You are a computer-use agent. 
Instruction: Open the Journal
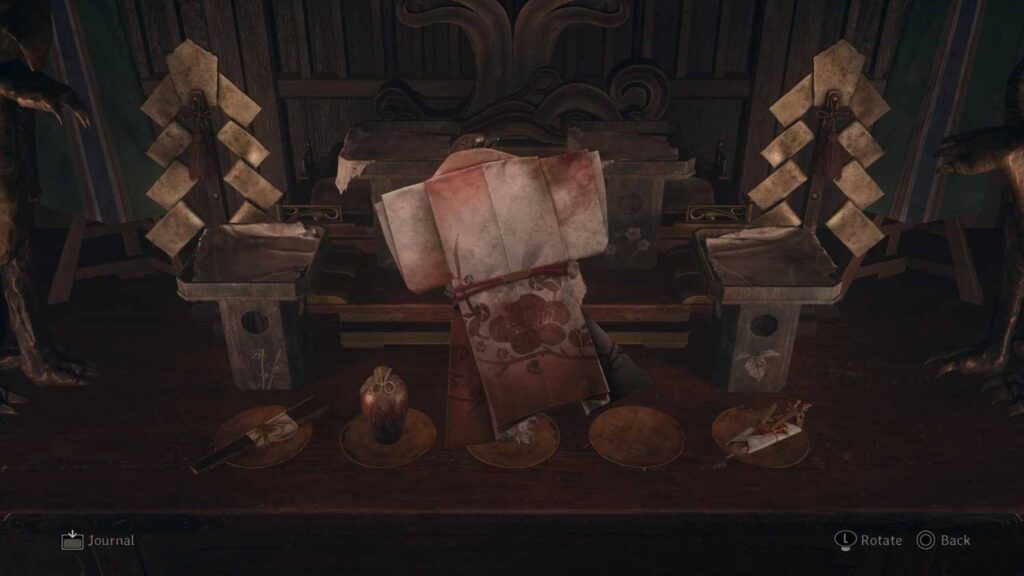[97, 540]
